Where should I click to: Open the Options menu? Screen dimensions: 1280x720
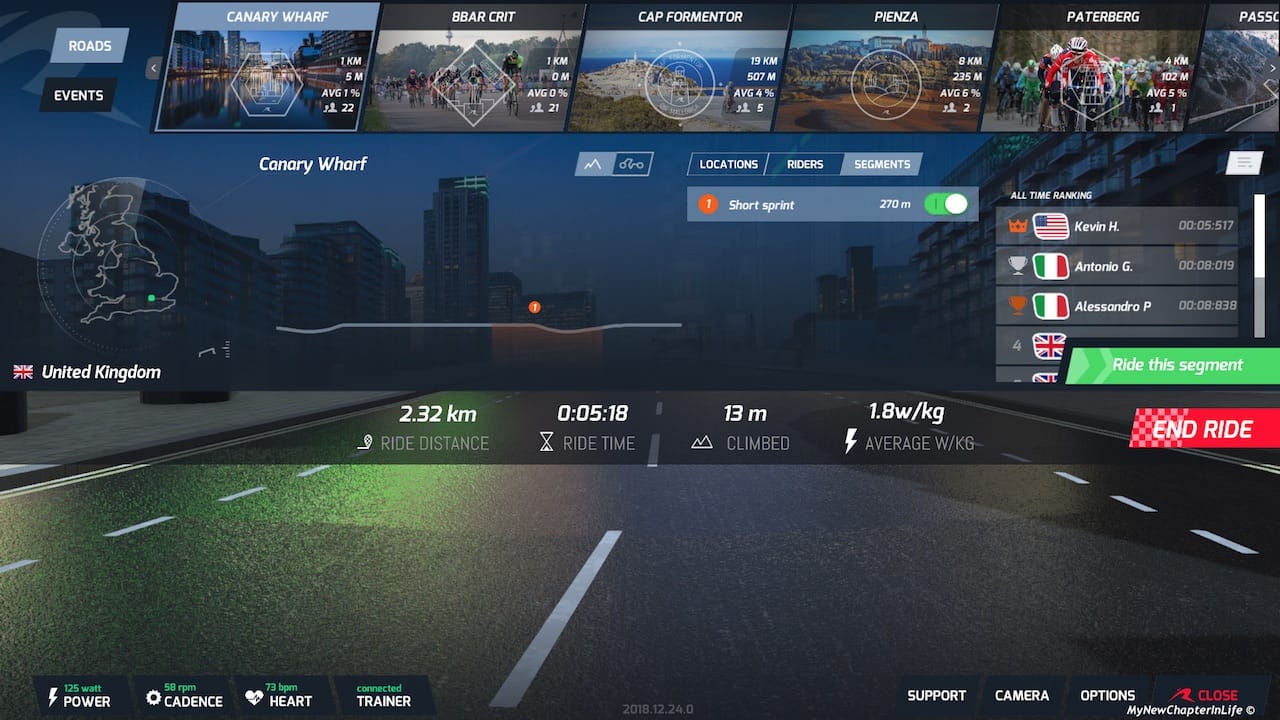point(1107,695)
